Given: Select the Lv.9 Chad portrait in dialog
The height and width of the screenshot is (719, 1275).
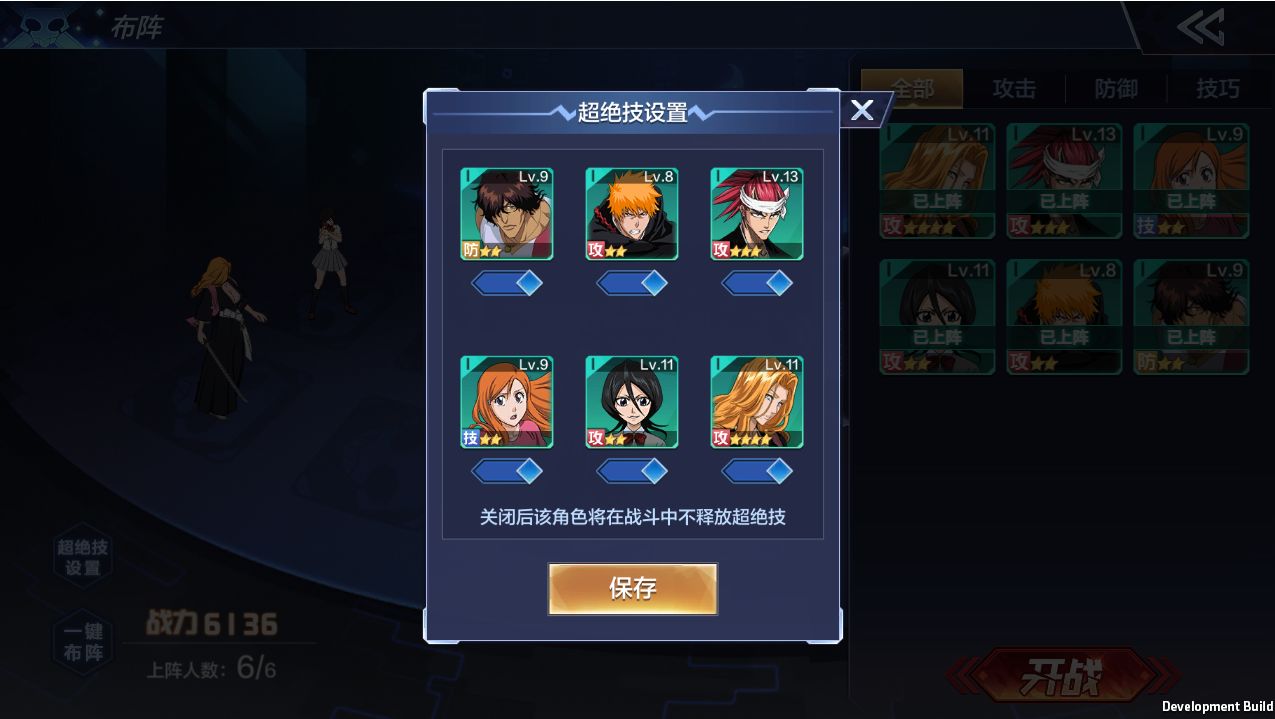Looking at the screenshot, I should (x=507, y=214).
